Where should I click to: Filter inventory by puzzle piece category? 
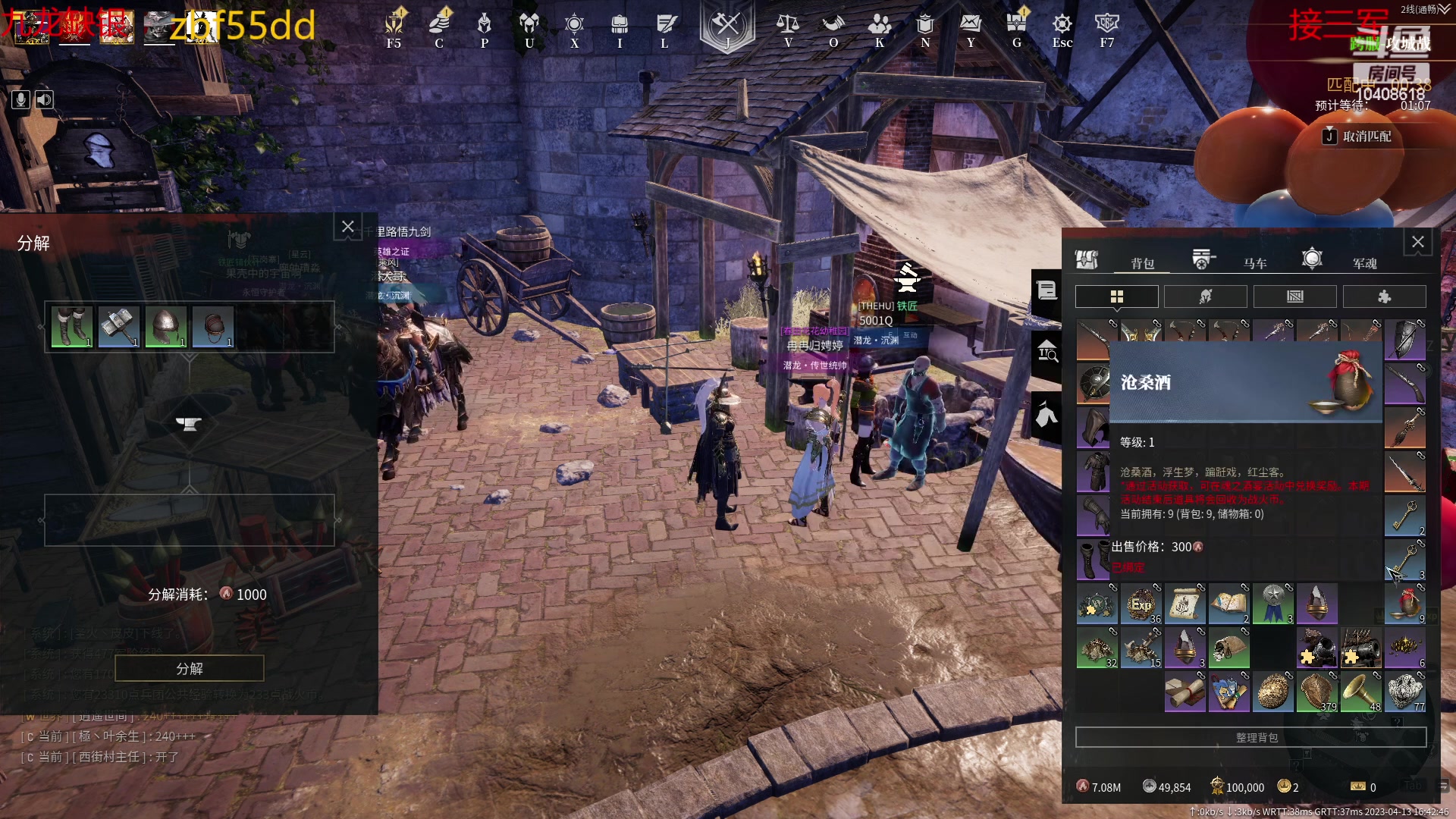coord(1384,297)
